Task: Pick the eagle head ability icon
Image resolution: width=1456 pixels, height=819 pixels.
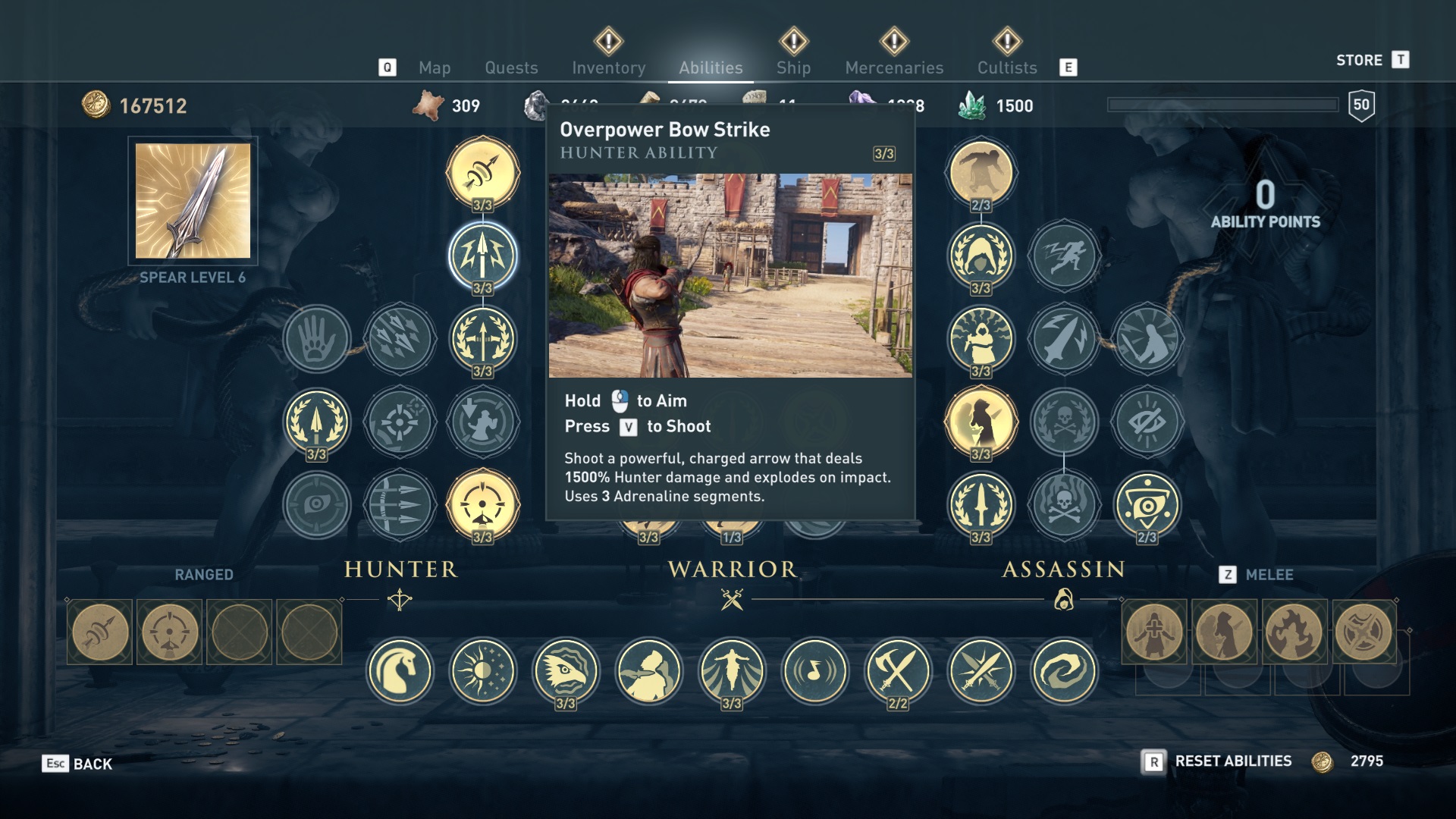Action: point(566,671)
